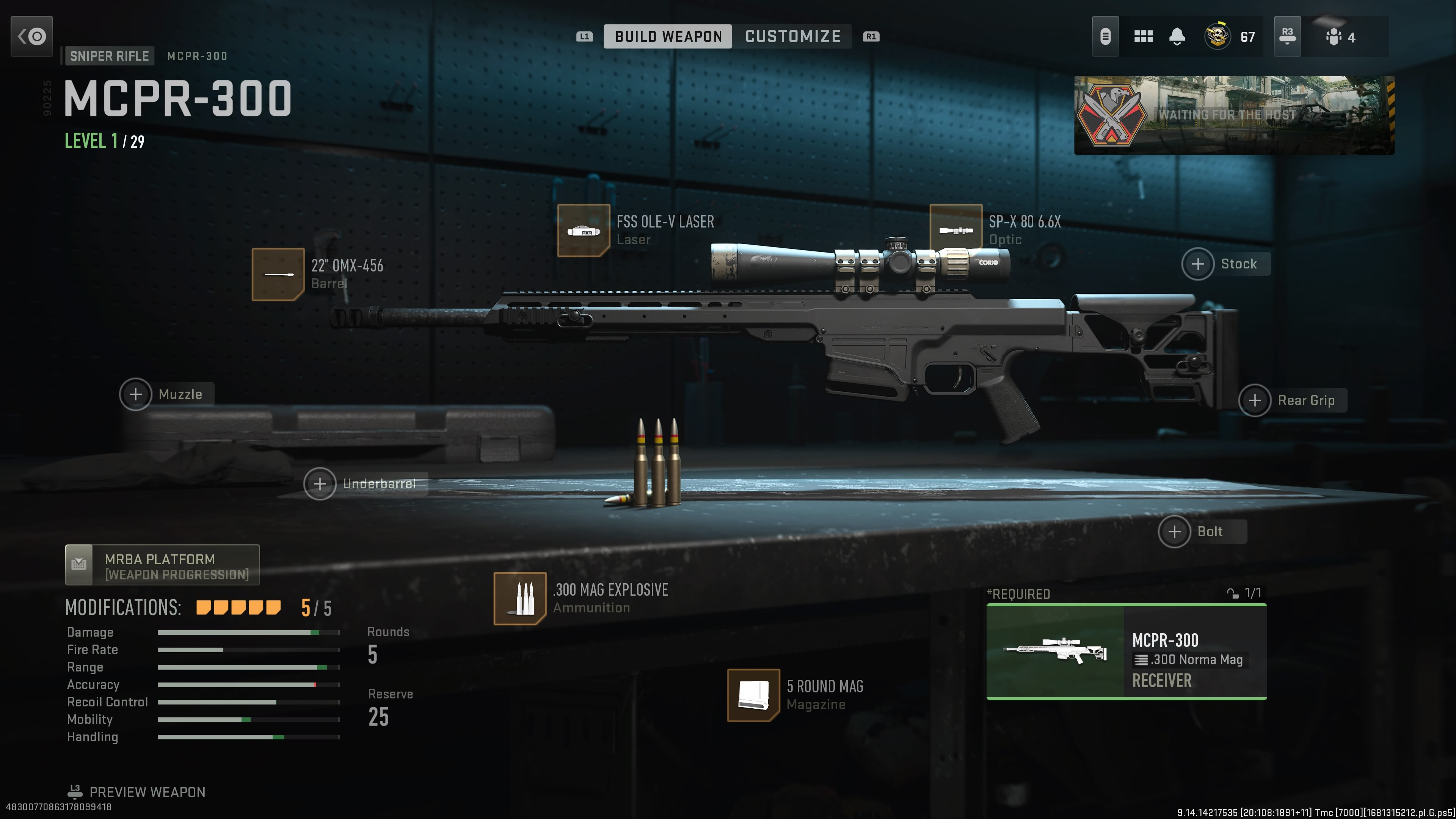Click the notifications bell icon
This screenshot has height=819, width=1456.
tap(1177, 36)
